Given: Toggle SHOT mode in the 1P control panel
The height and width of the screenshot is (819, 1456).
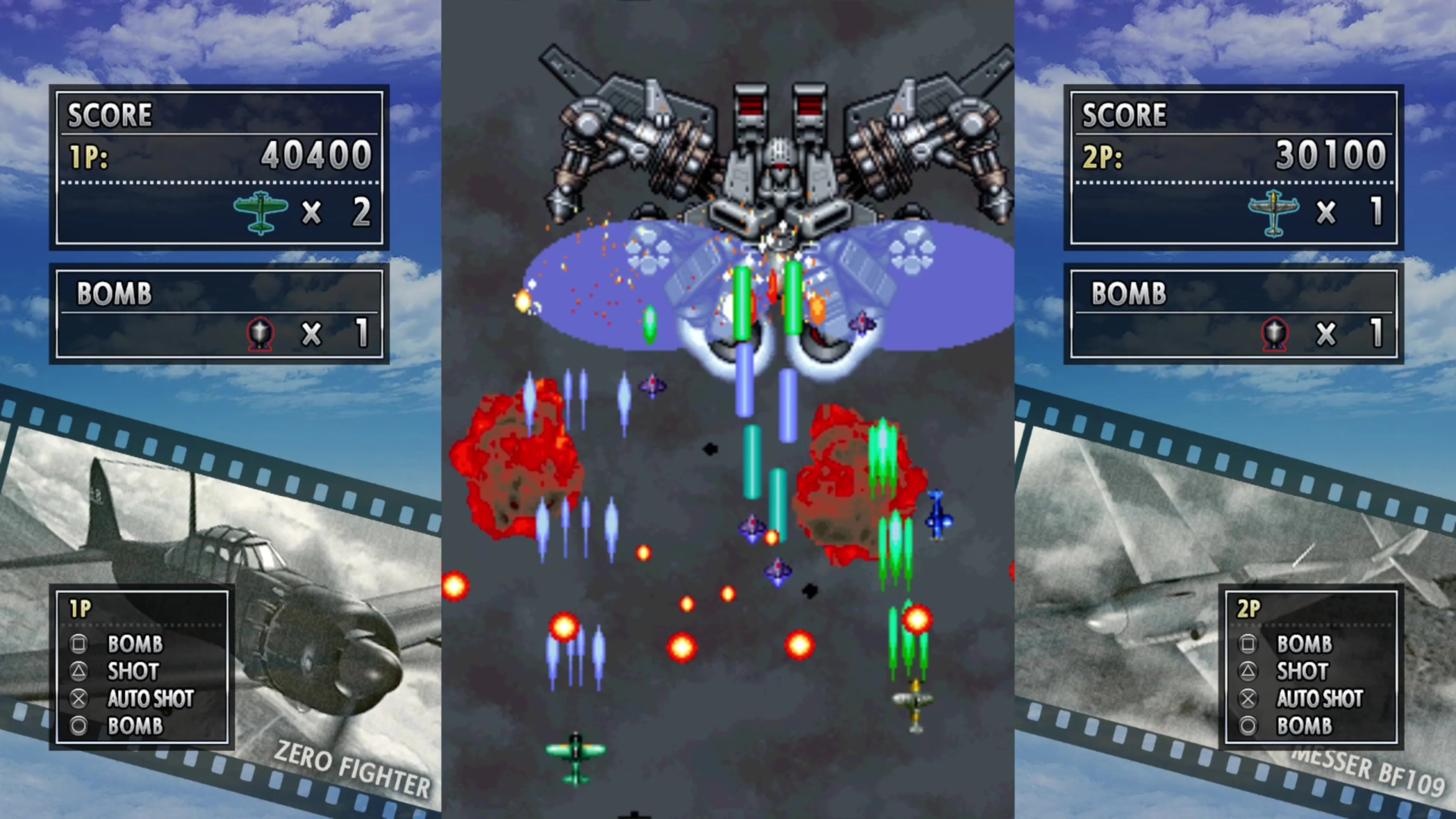Looking at the screenshot, I should point(132,672).
